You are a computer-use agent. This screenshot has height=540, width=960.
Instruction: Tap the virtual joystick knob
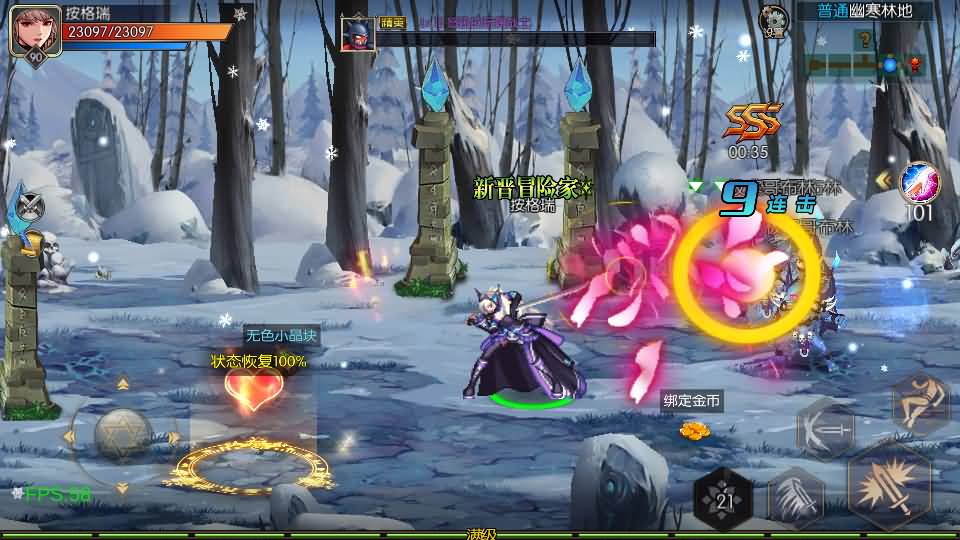pyautogui.click(x=122, y=433)
